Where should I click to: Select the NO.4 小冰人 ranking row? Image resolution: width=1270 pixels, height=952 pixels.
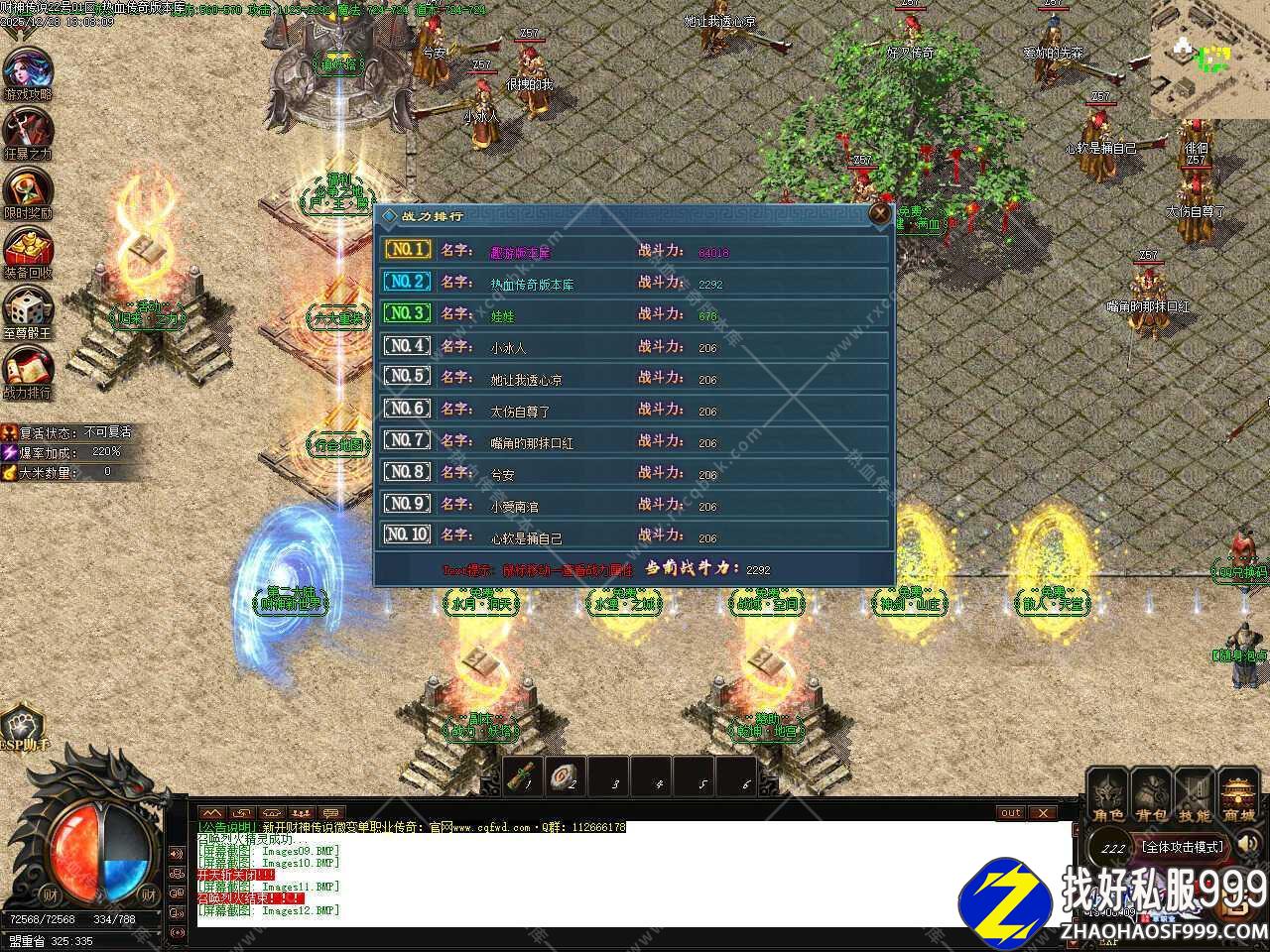pyautogui.click(x=635, y=347)
